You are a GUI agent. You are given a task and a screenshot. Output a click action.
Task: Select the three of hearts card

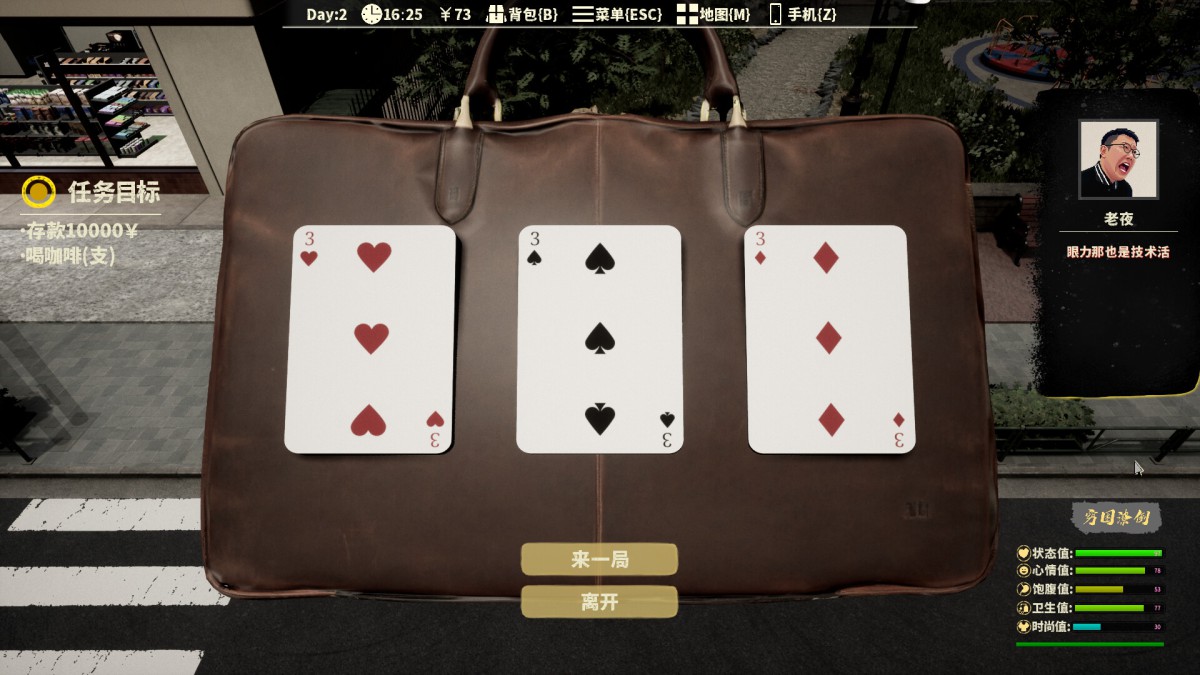point(370,339)
